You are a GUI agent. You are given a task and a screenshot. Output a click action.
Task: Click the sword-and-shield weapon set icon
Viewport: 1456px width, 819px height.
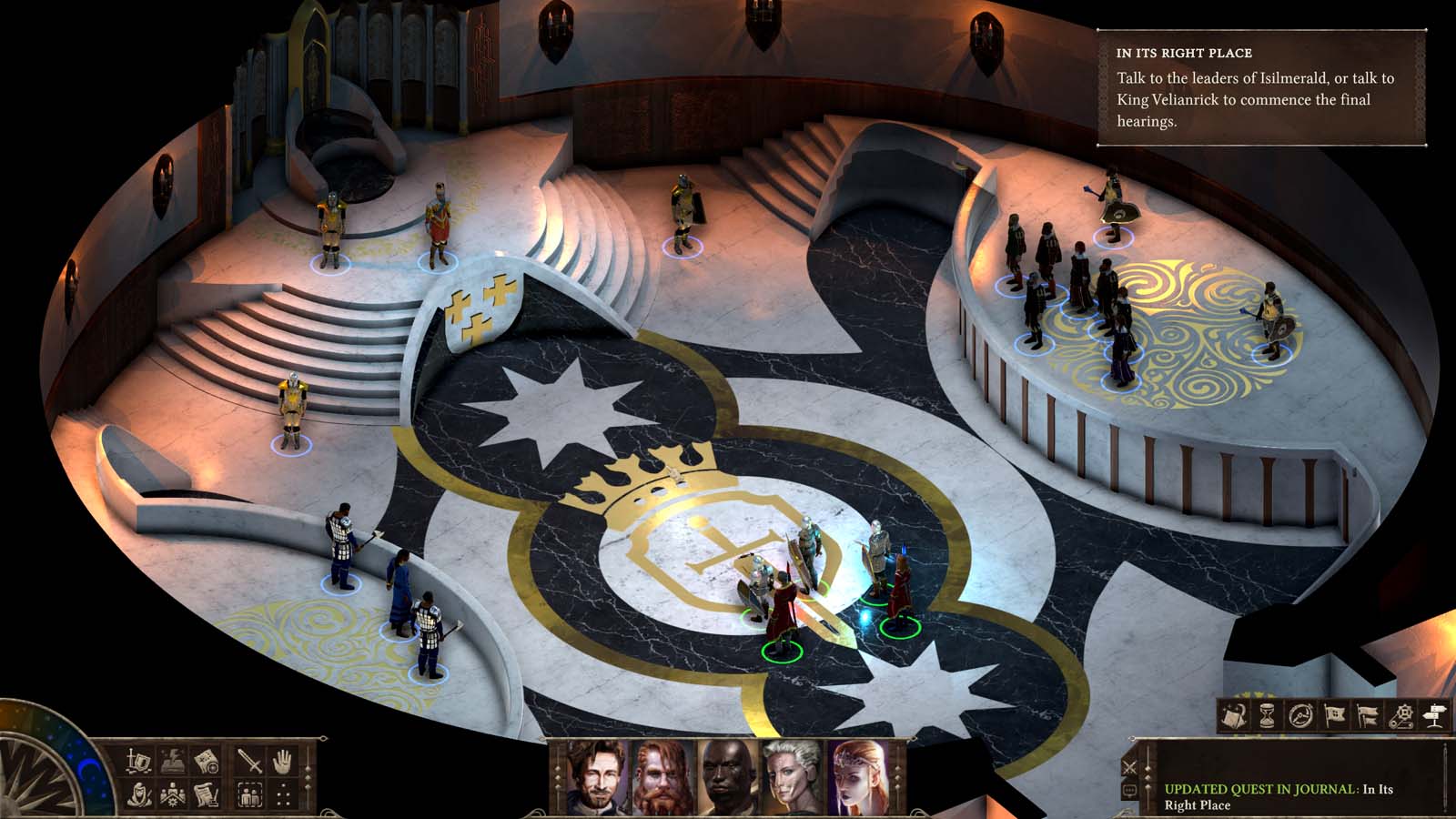click(137, 760)
